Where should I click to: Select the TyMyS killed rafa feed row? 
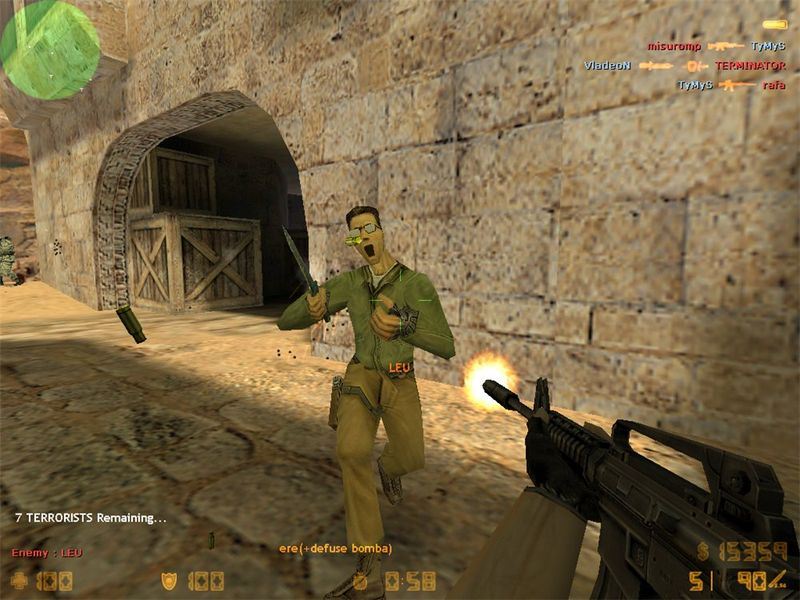[731, 86]
